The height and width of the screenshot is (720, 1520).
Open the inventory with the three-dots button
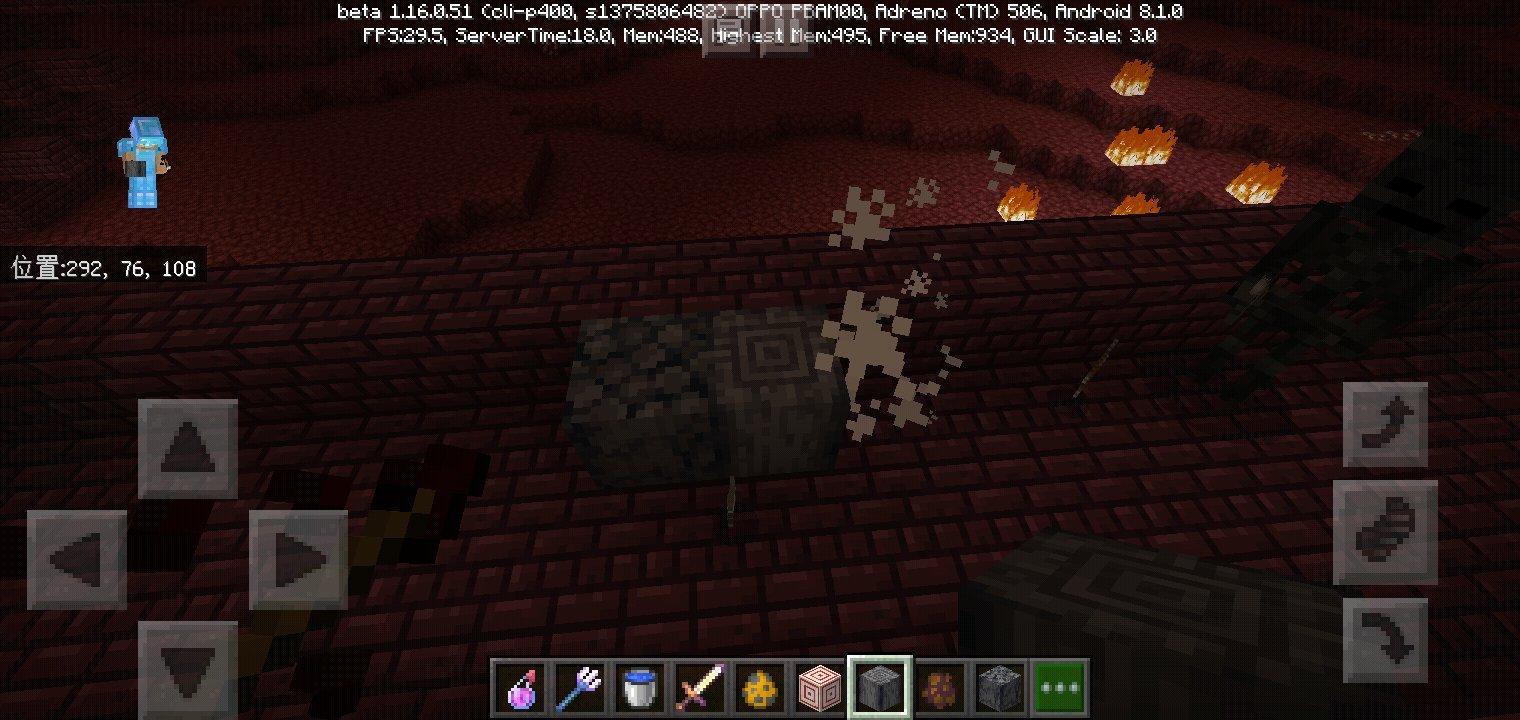(x=1060, y=688)
